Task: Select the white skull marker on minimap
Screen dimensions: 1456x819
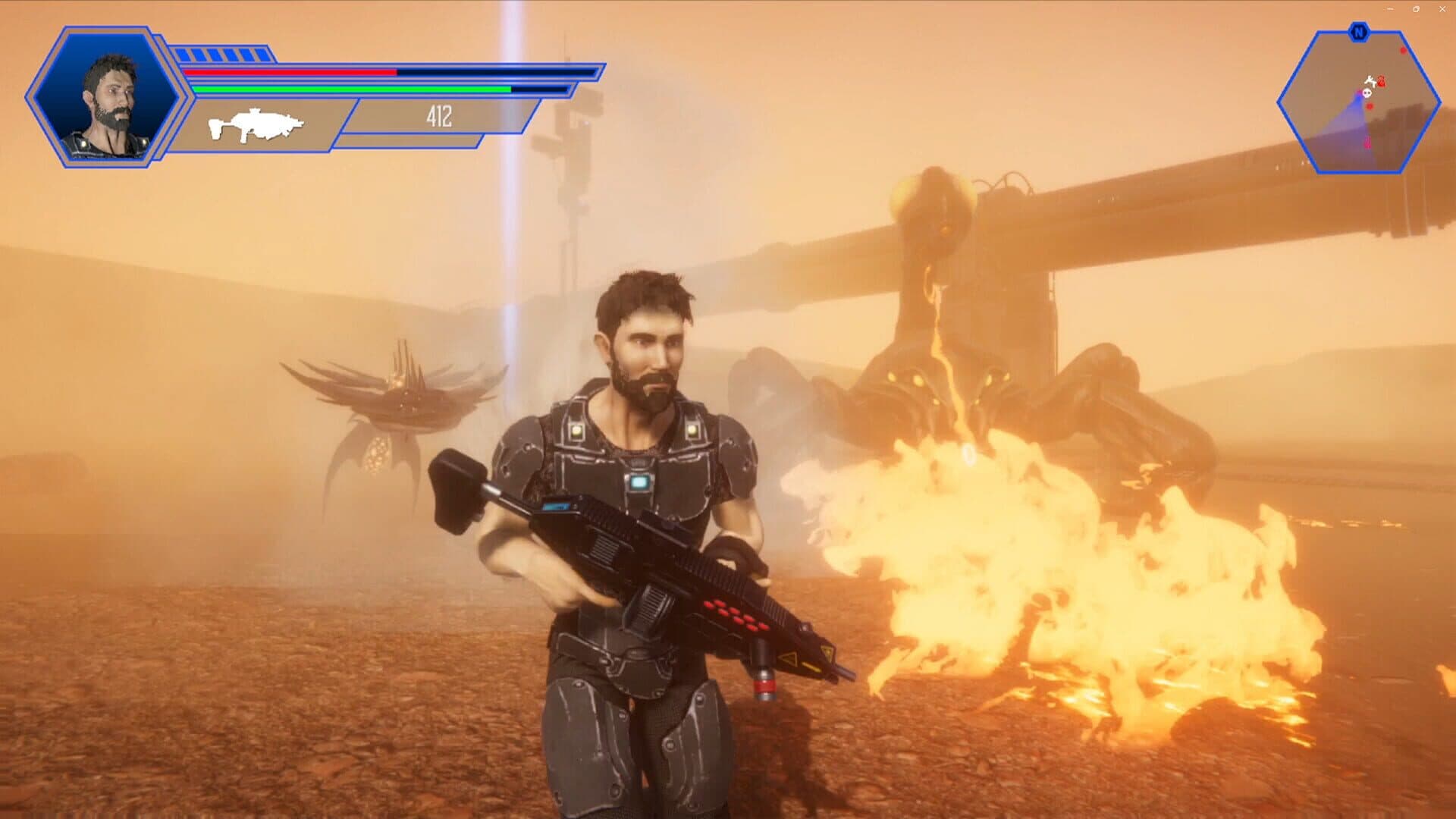Action: pyautogui.click(x=1367, y=93)
